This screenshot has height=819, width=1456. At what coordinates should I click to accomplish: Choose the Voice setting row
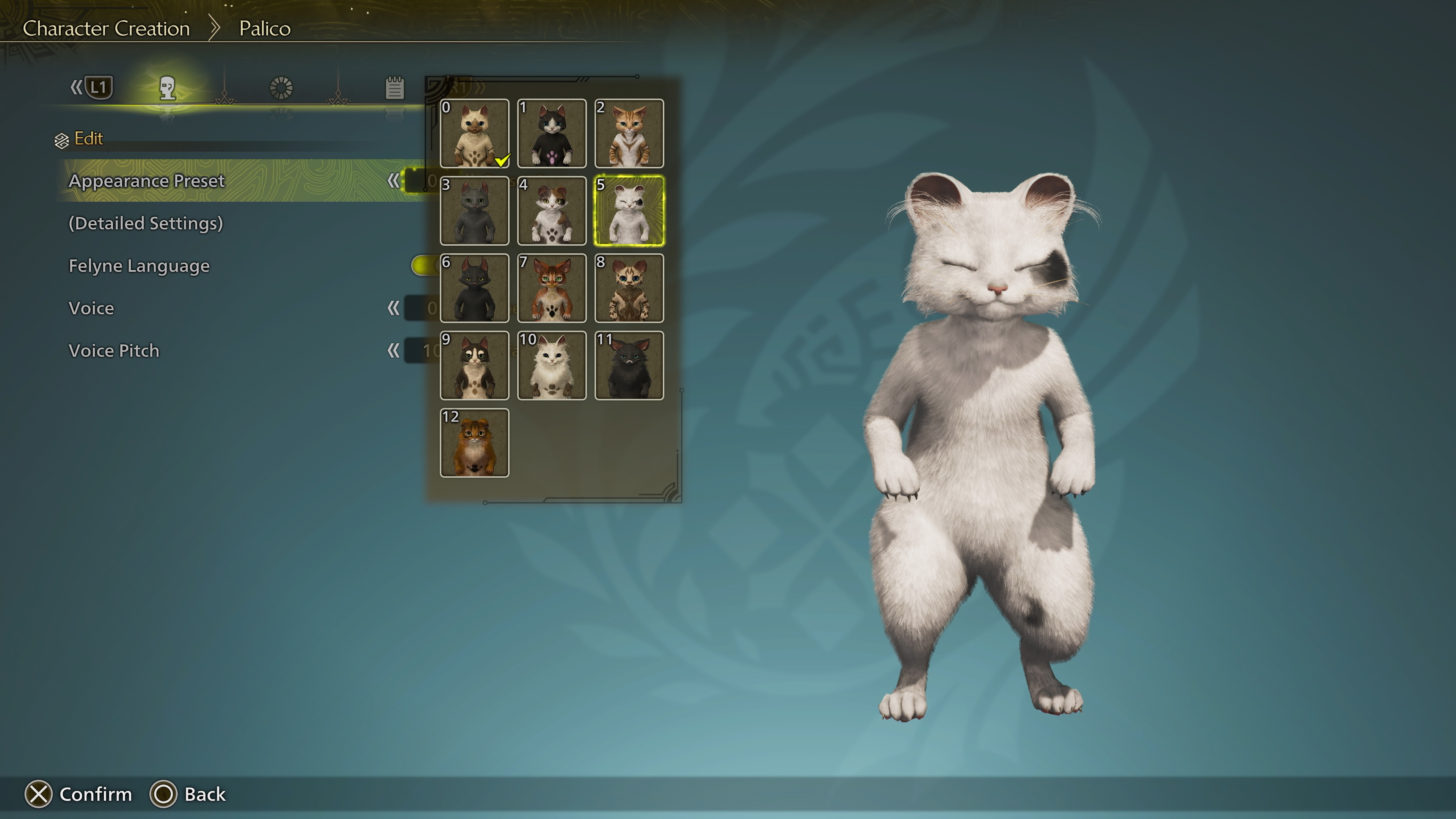tap(91, 308)
